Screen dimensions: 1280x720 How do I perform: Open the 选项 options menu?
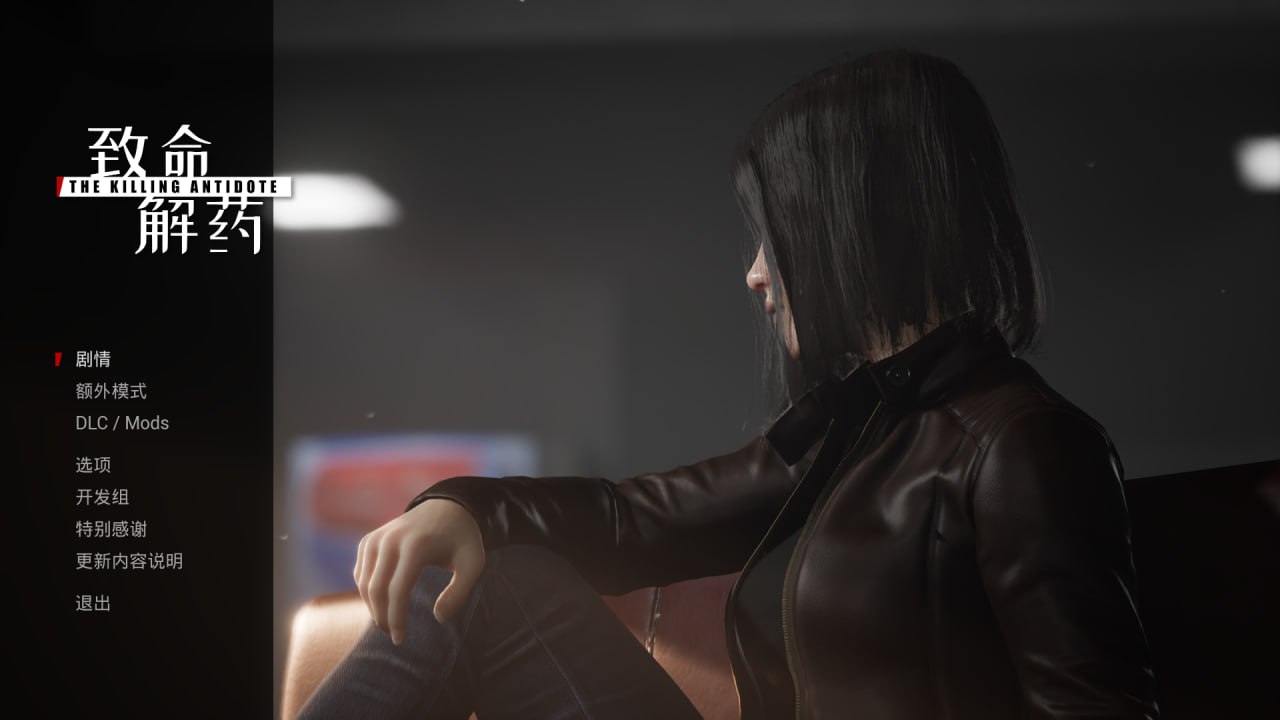[x=95, y=464]
